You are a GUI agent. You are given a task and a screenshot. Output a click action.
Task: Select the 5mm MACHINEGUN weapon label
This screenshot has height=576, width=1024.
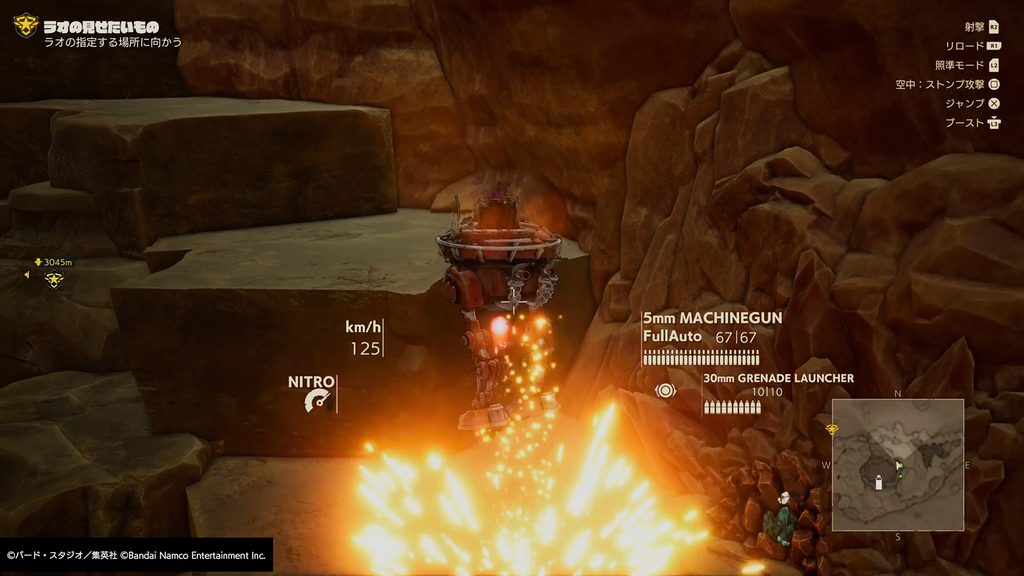coord(712,318)
